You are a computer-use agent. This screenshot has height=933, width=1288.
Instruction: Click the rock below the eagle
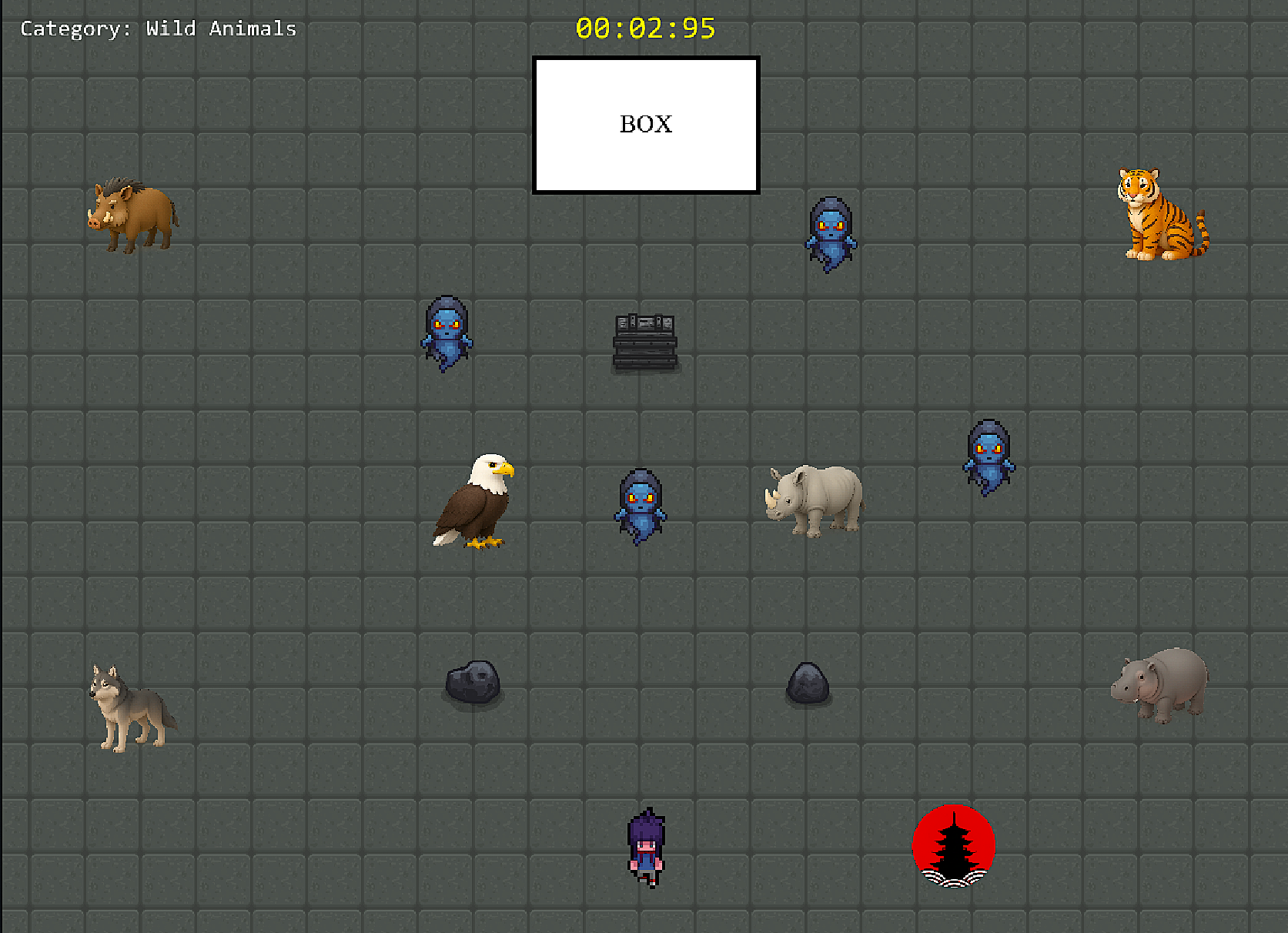tap(472, 681)
